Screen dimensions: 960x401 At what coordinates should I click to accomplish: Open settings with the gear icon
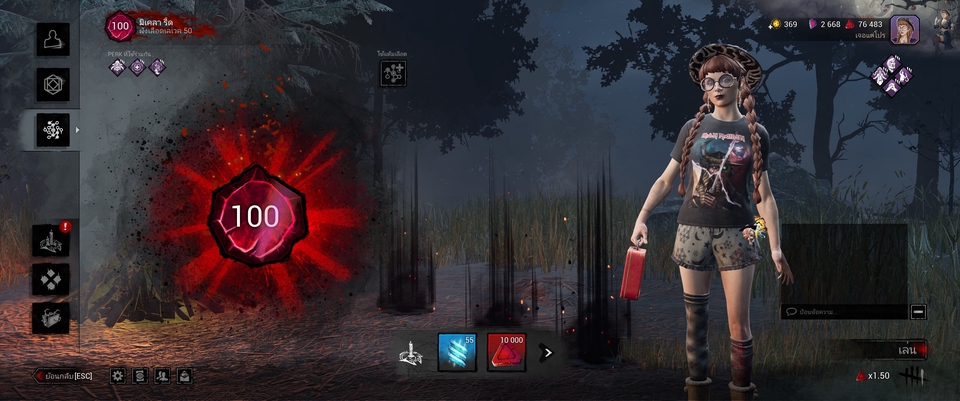(118, 376)
